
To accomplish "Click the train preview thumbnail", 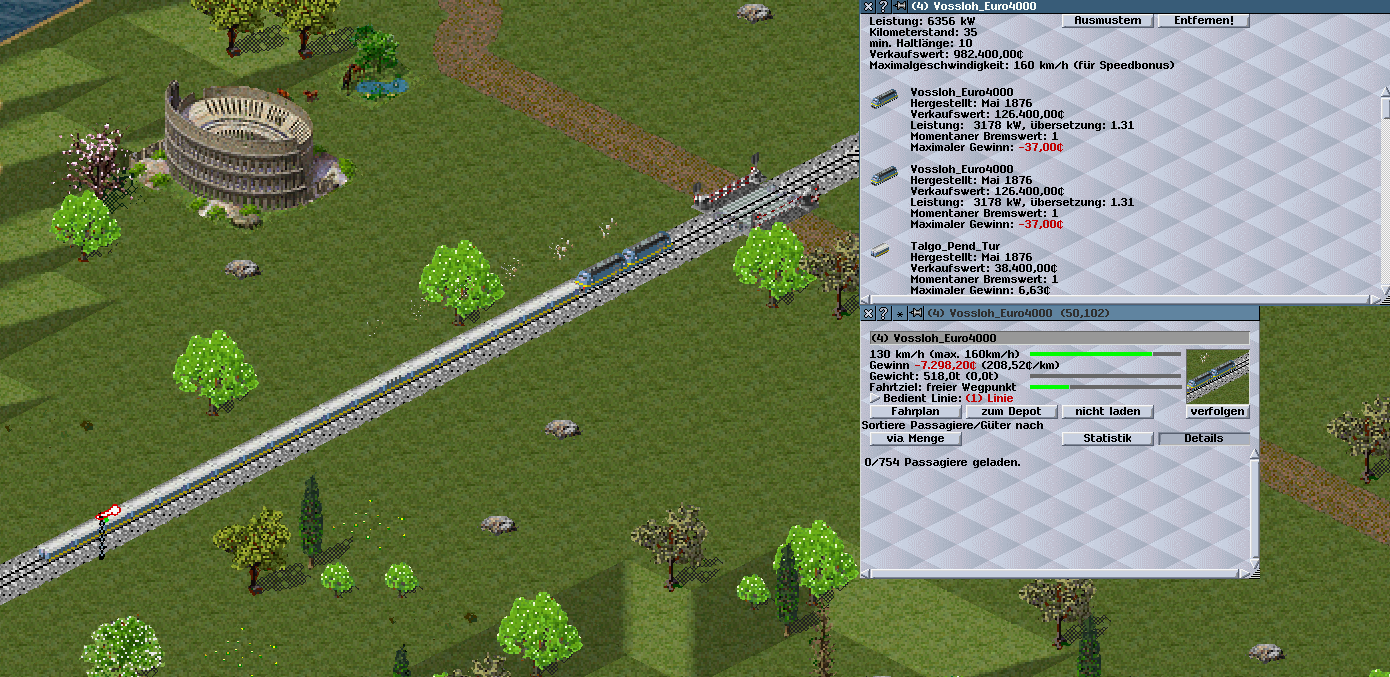I will coord(1217,375).
